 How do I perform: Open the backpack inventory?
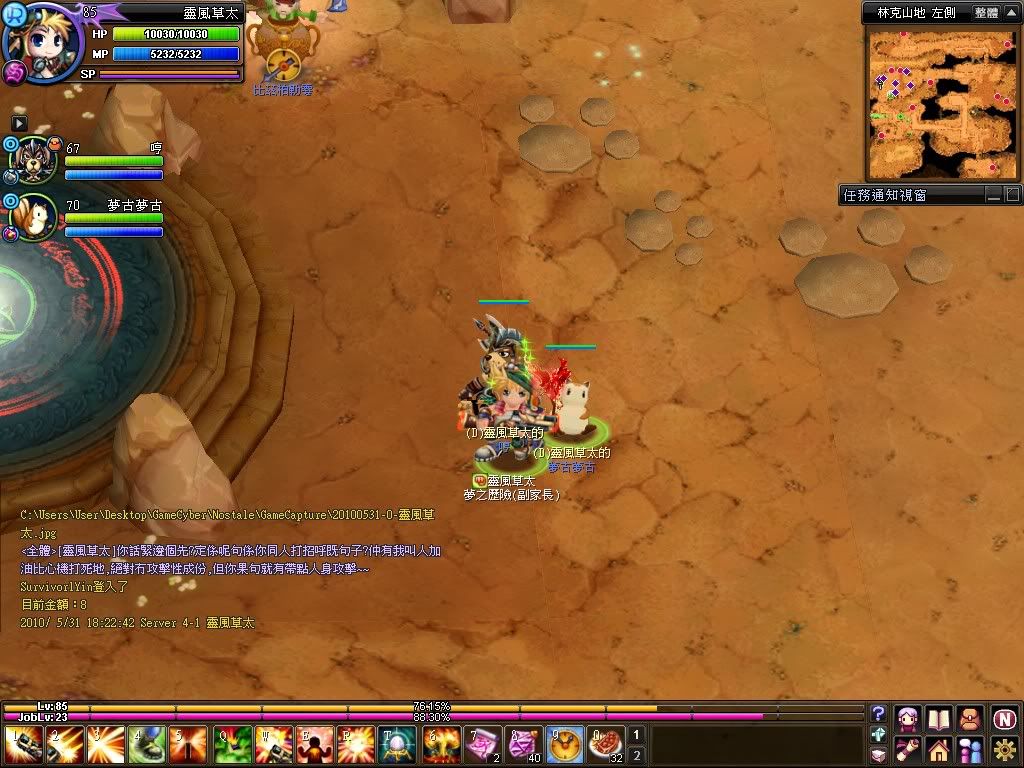[970, 718]
